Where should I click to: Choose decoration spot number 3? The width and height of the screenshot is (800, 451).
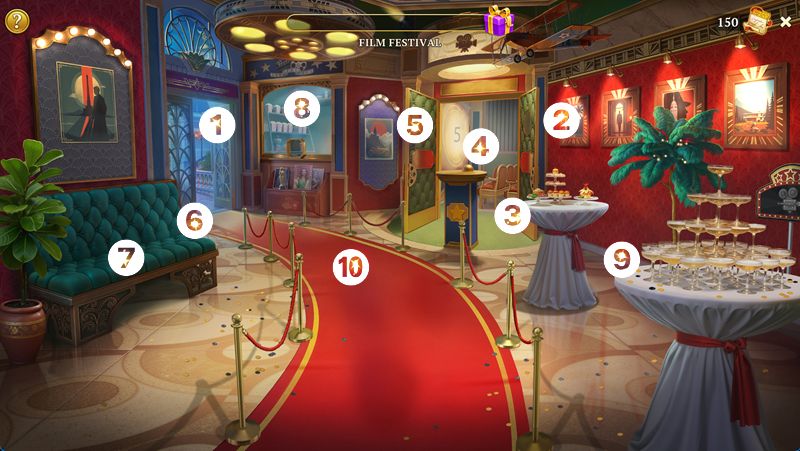click(x=513, y=213)
